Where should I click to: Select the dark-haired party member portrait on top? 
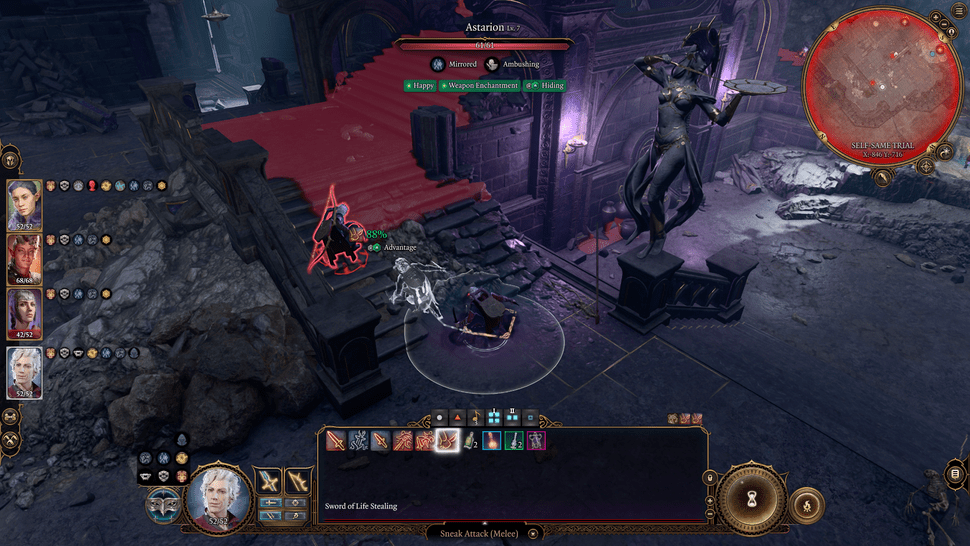[x=25, y=204]
